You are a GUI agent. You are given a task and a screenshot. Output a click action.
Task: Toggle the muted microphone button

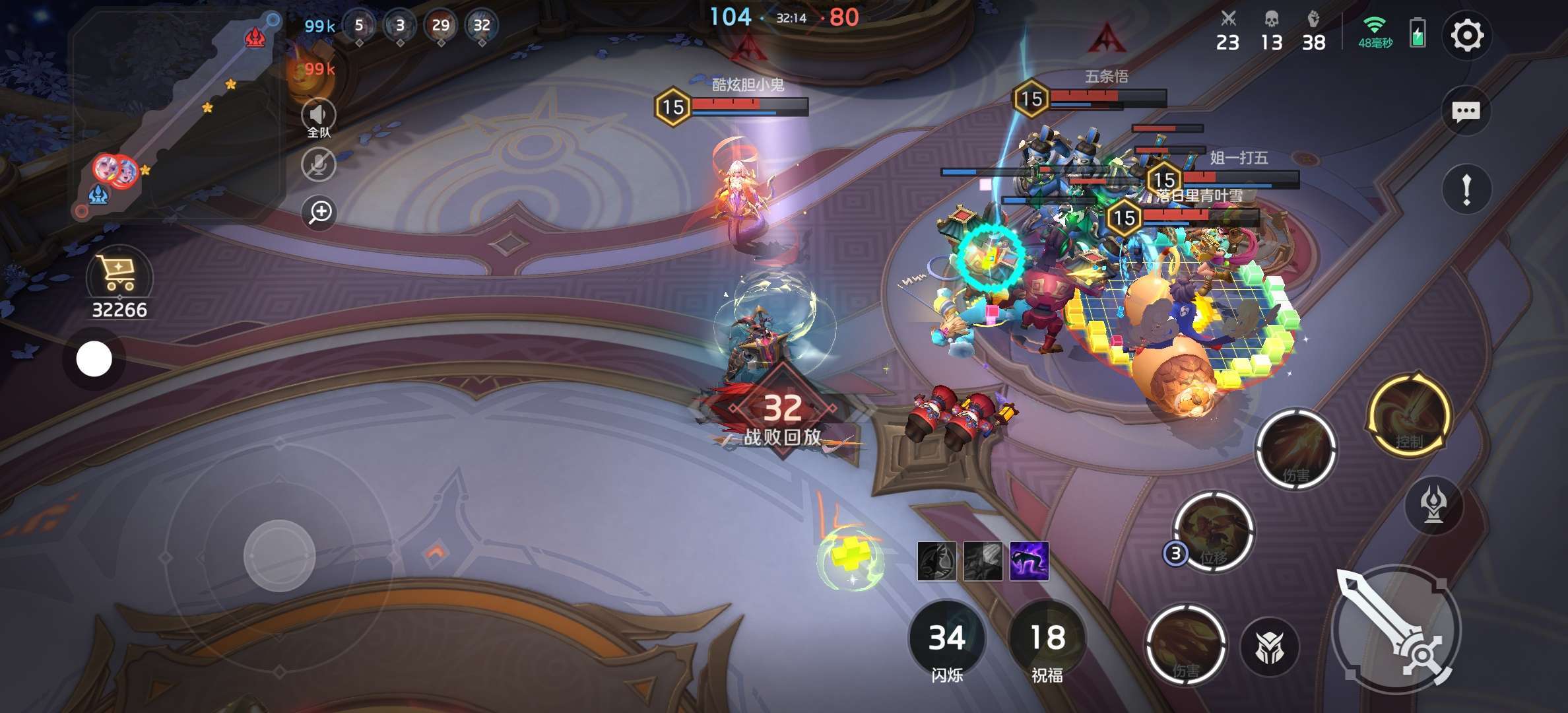click(x=318, y=164)
